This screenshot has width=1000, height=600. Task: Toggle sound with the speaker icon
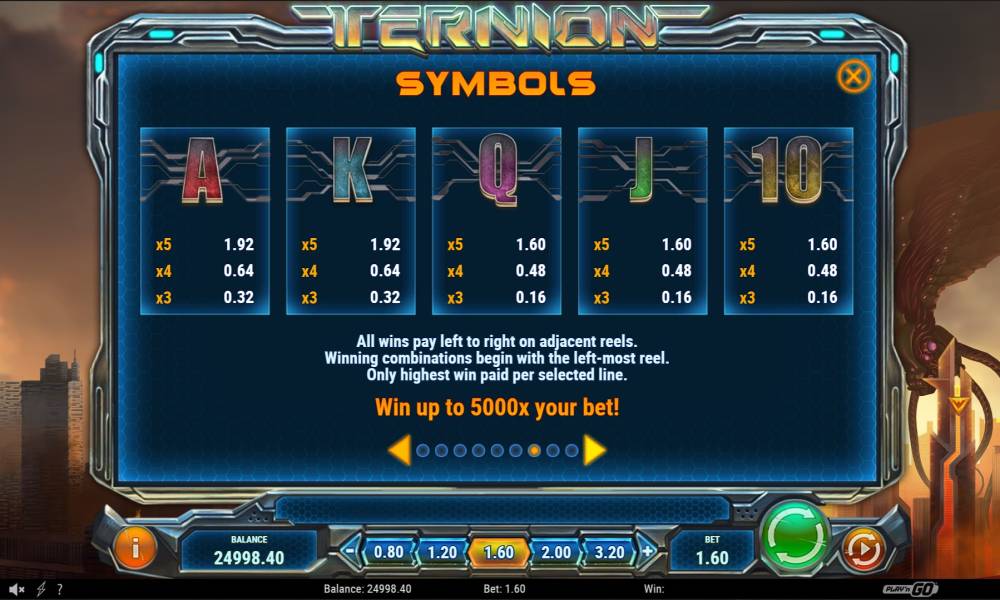coord(15,590)
